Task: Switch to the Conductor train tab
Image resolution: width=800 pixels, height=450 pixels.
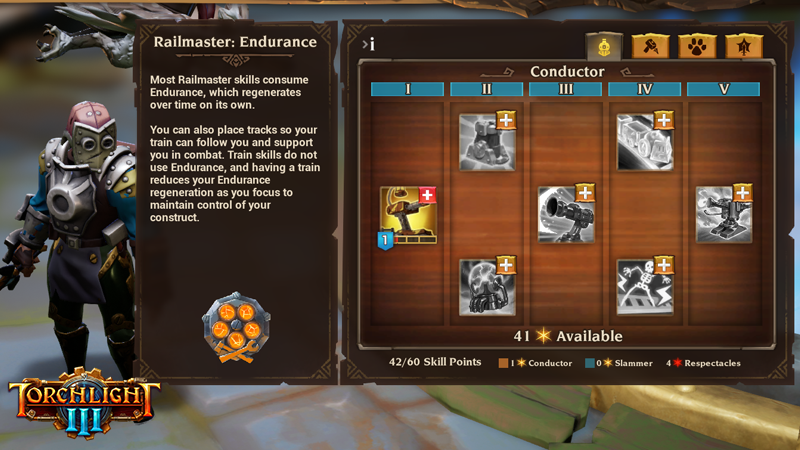Action: click(604, 46)
